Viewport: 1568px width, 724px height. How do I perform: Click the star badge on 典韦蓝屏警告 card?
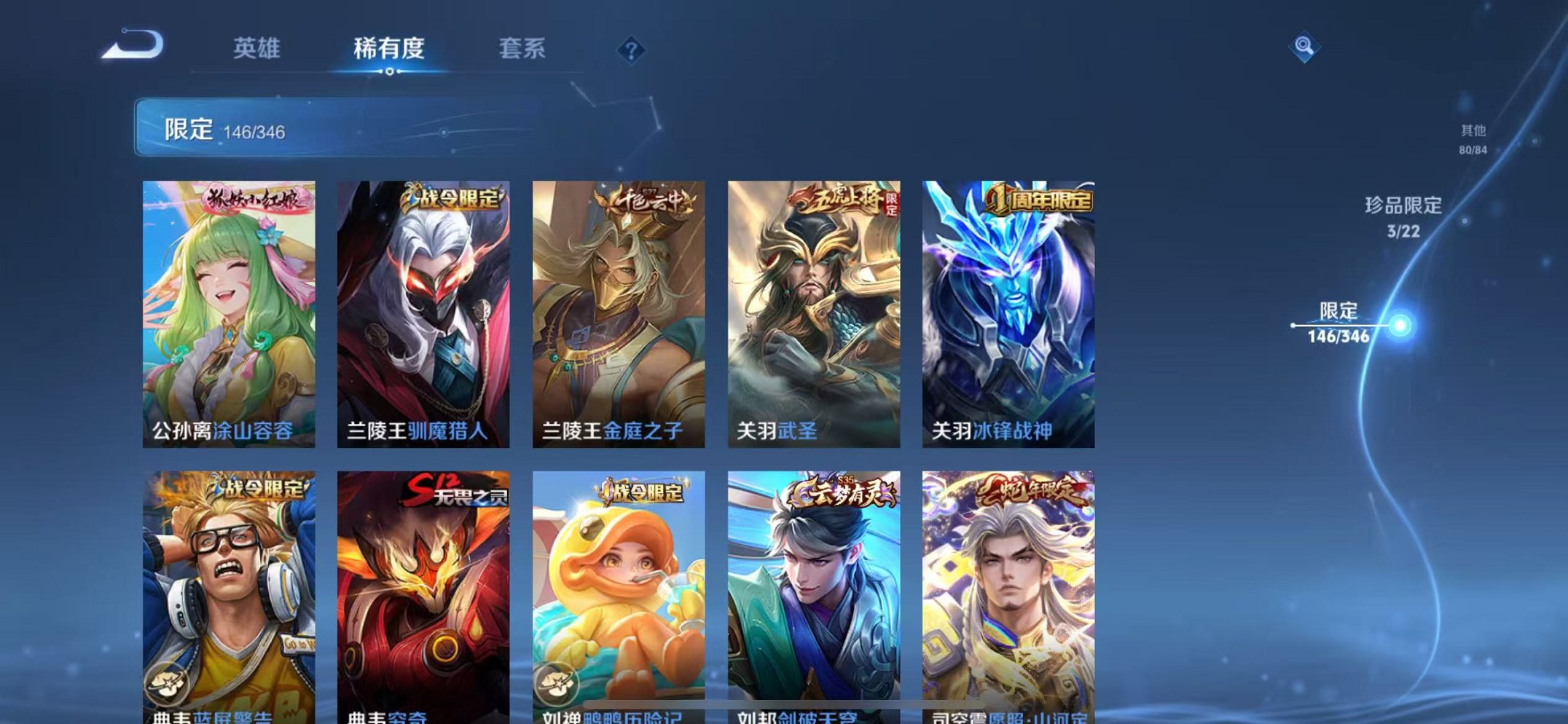point(169,682)
